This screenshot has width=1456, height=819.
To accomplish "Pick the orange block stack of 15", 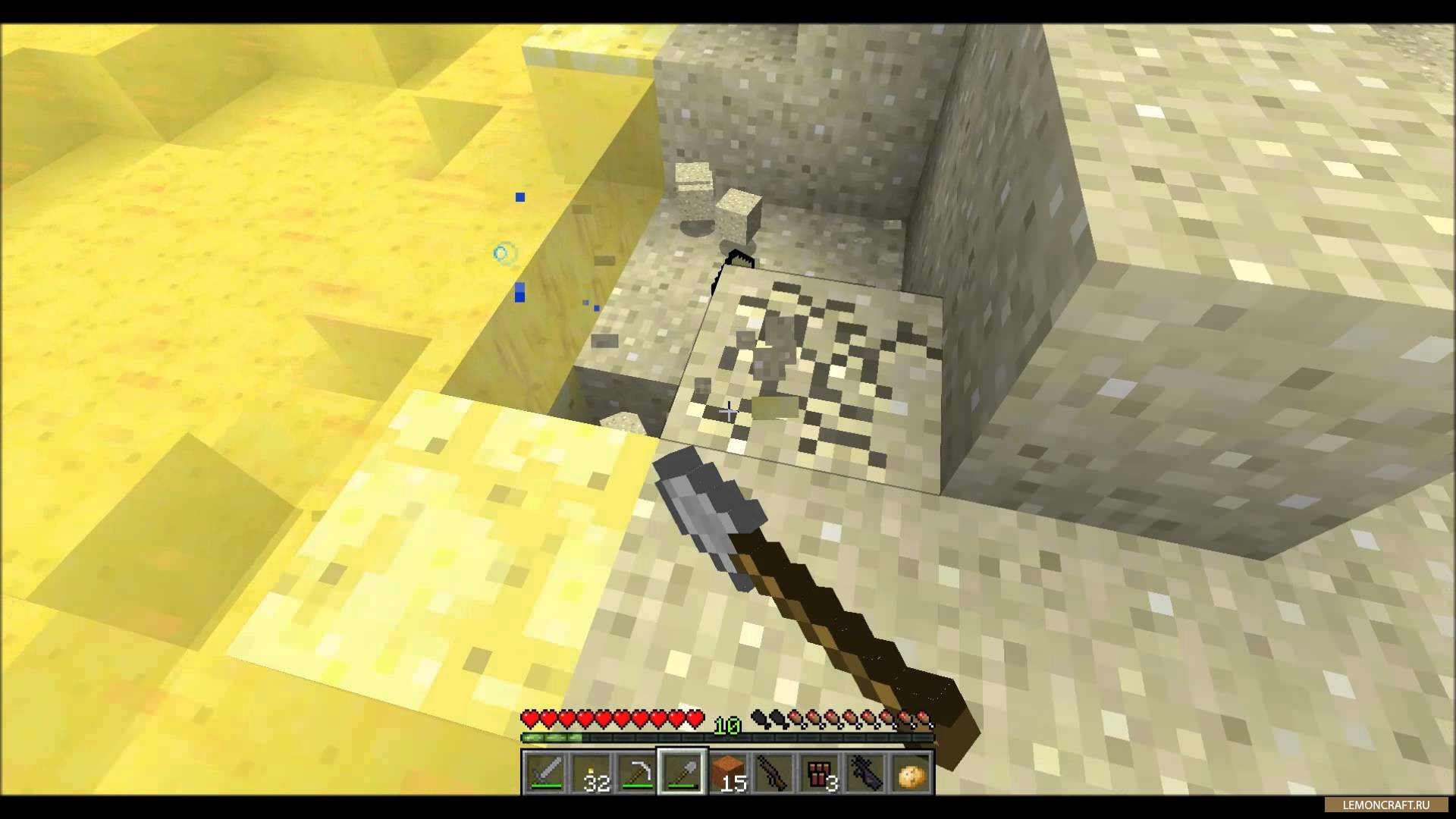I will pyautogui.click(x=728, y=773).
